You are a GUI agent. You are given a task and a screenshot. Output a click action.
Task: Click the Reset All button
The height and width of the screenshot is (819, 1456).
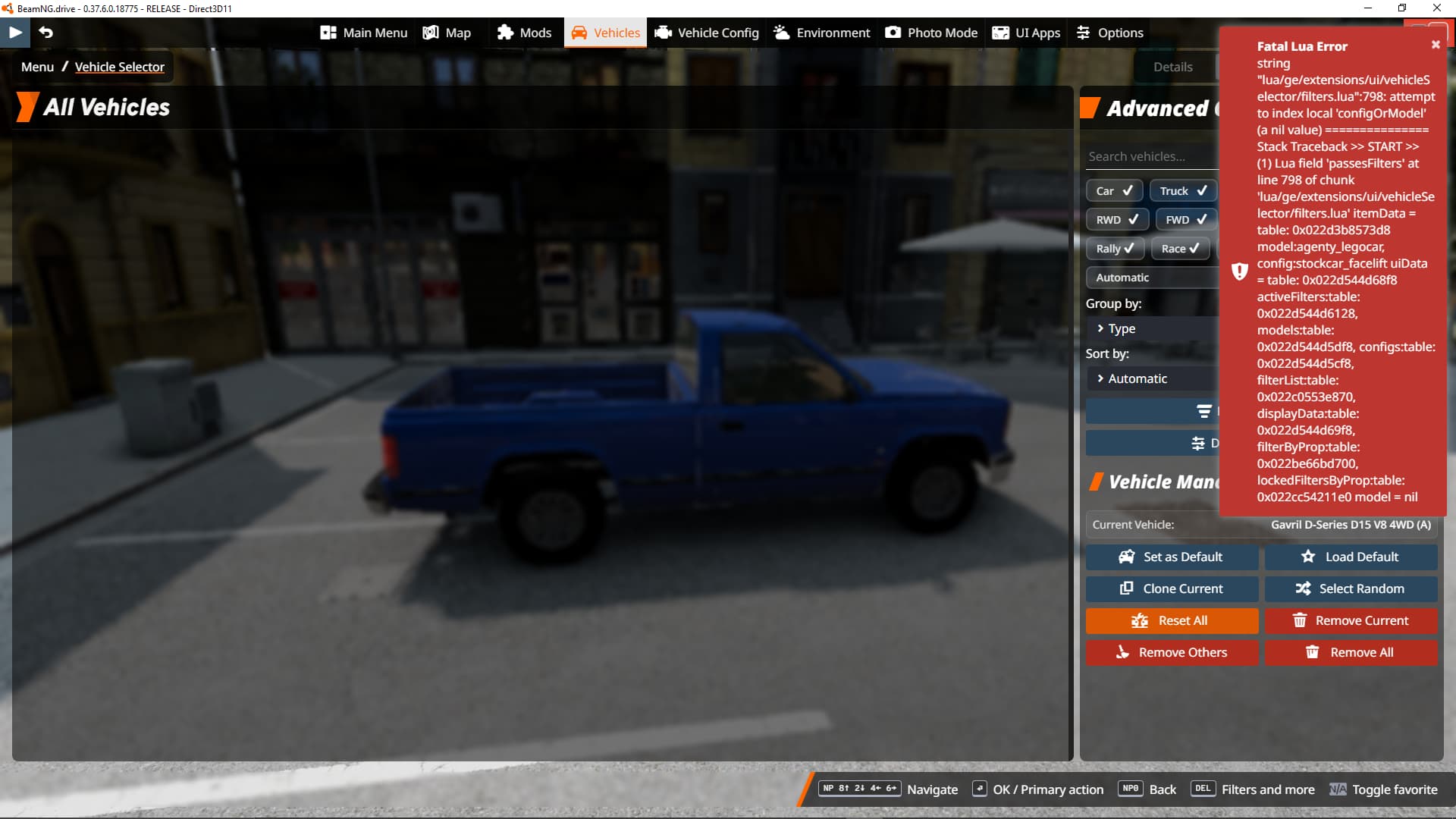click(x=1172, y=620)
